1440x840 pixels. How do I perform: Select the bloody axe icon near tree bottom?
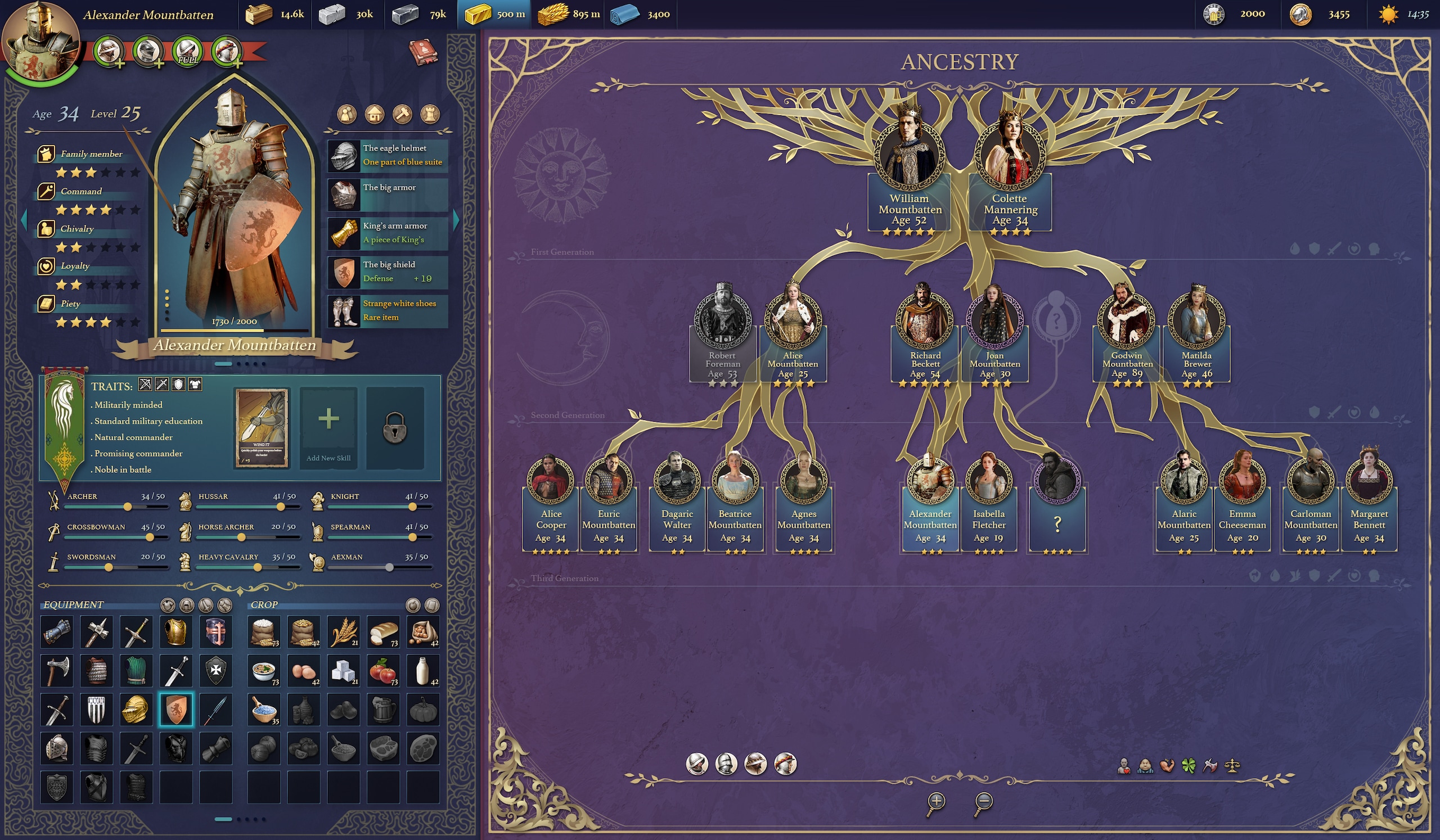(x=1211, y=767)
